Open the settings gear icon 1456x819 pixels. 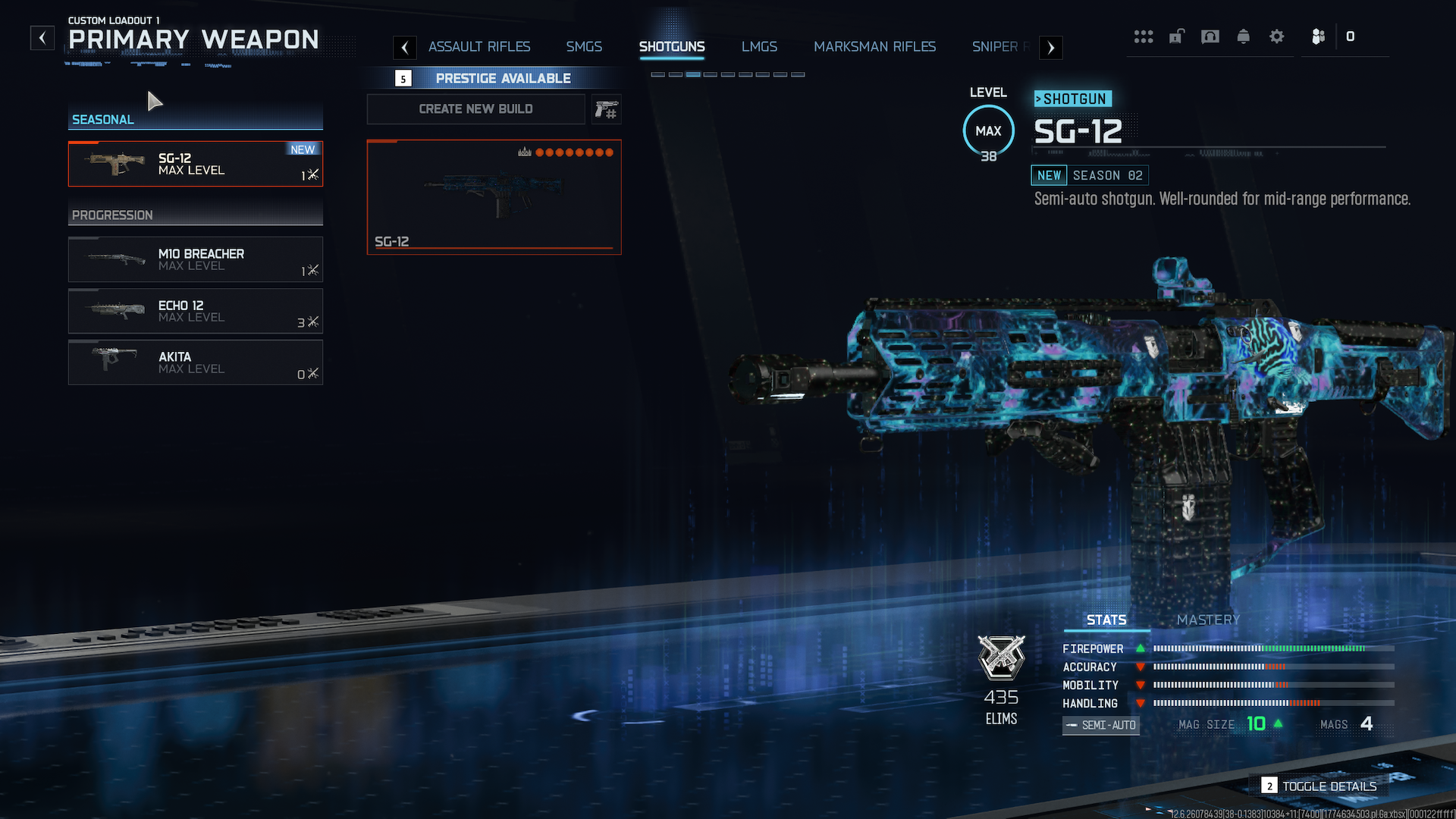[x=1276, y=36]
